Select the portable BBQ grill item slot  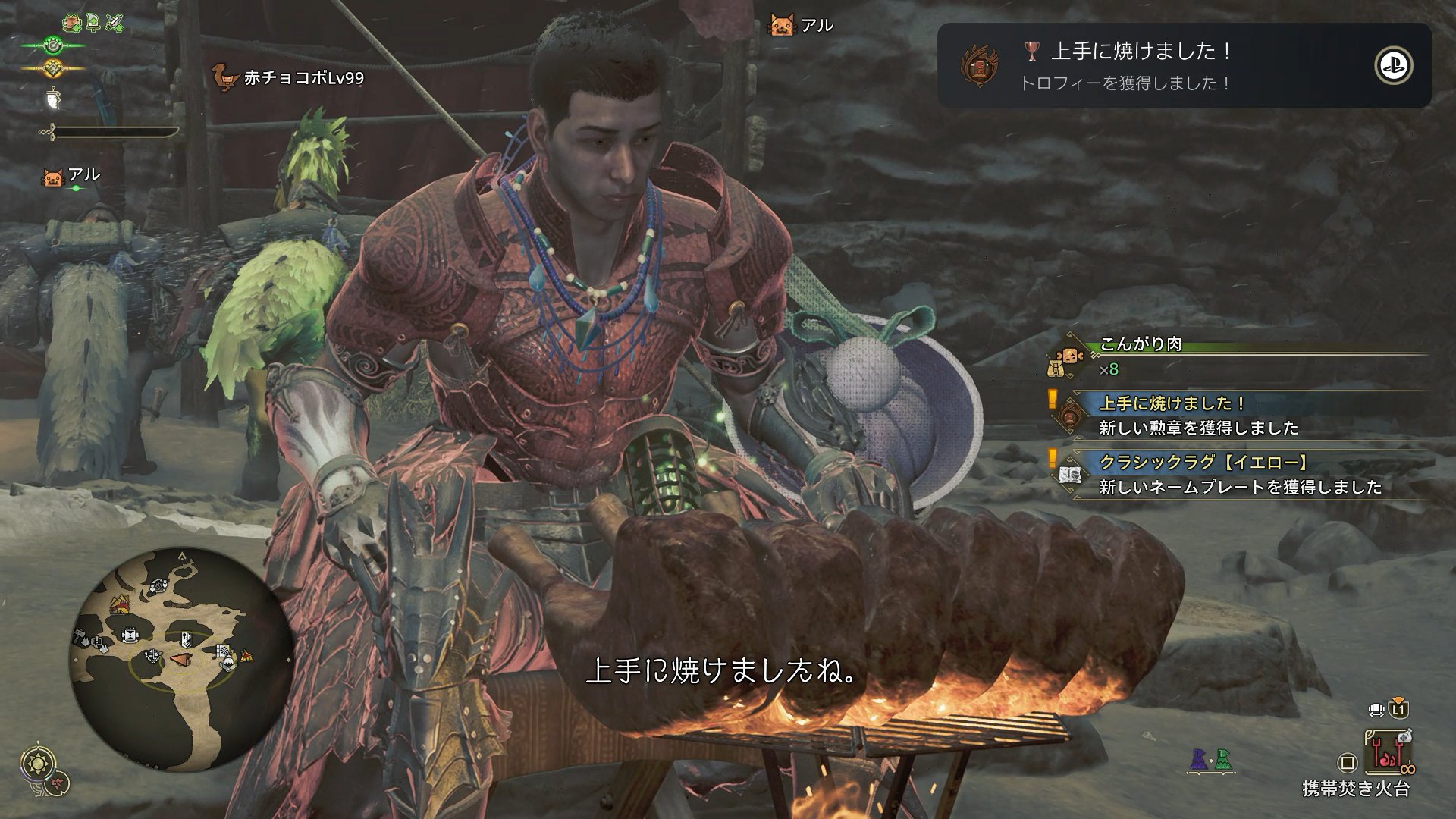tap(1388, 752)
